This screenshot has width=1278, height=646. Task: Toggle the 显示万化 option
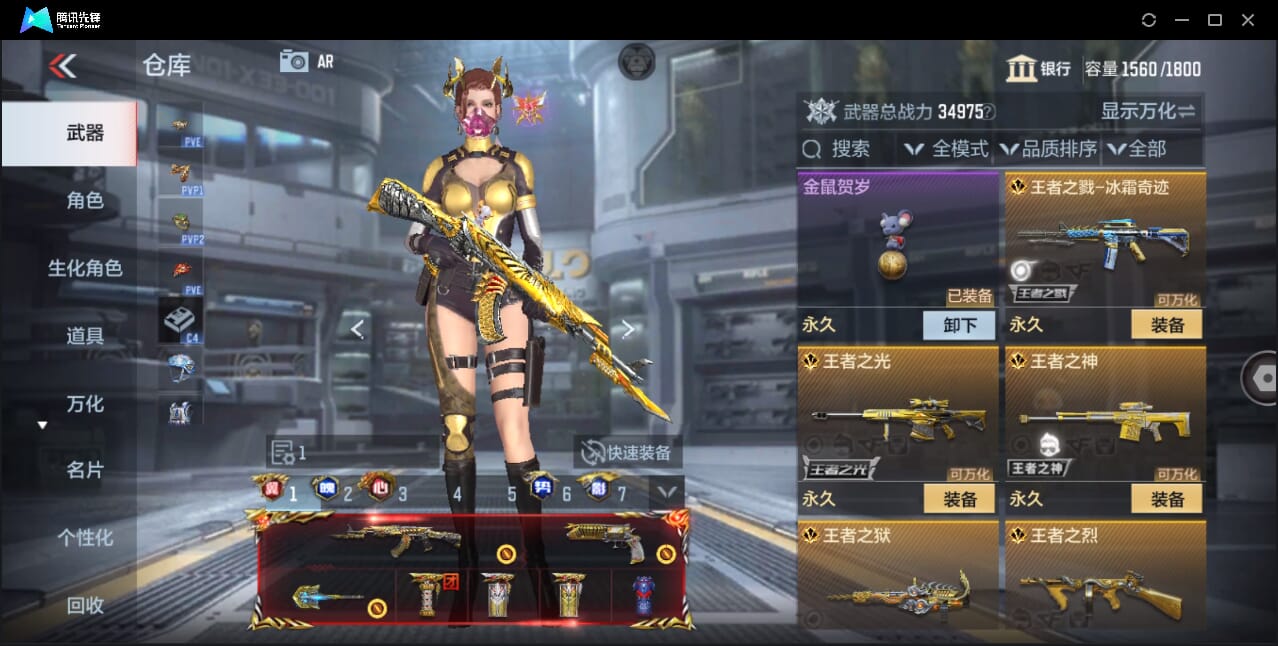1148,111
